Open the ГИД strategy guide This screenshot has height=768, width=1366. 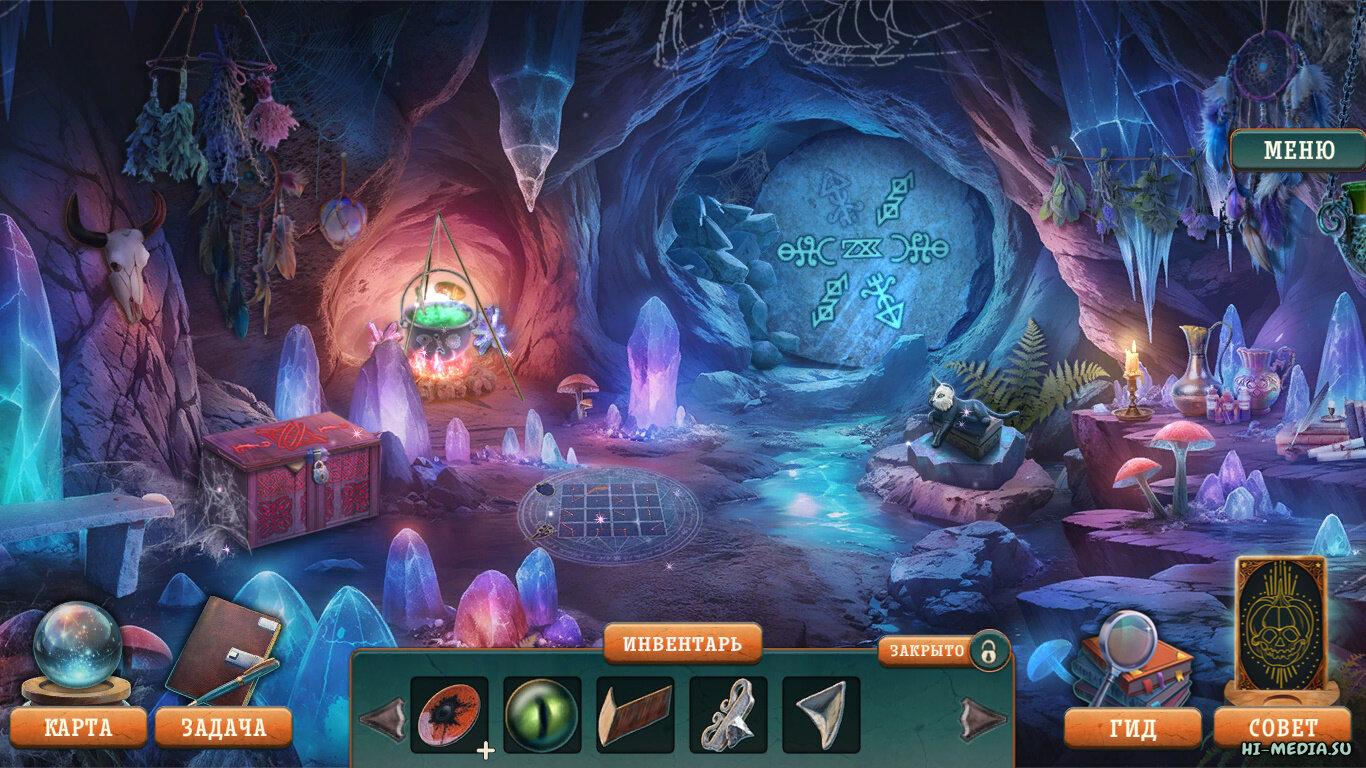(1132, 728)
